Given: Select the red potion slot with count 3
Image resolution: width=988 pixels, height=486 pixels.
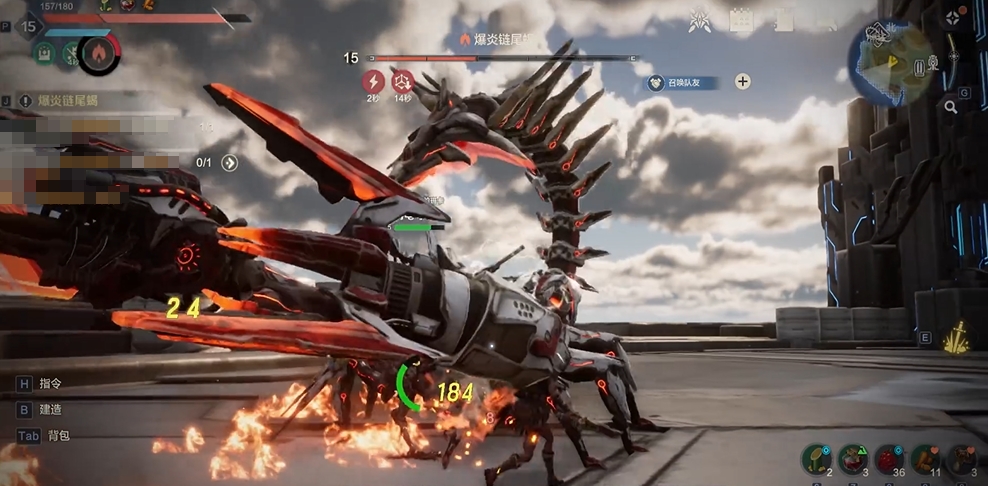Looking at the screenshot, I should click(x=853, y=459).
